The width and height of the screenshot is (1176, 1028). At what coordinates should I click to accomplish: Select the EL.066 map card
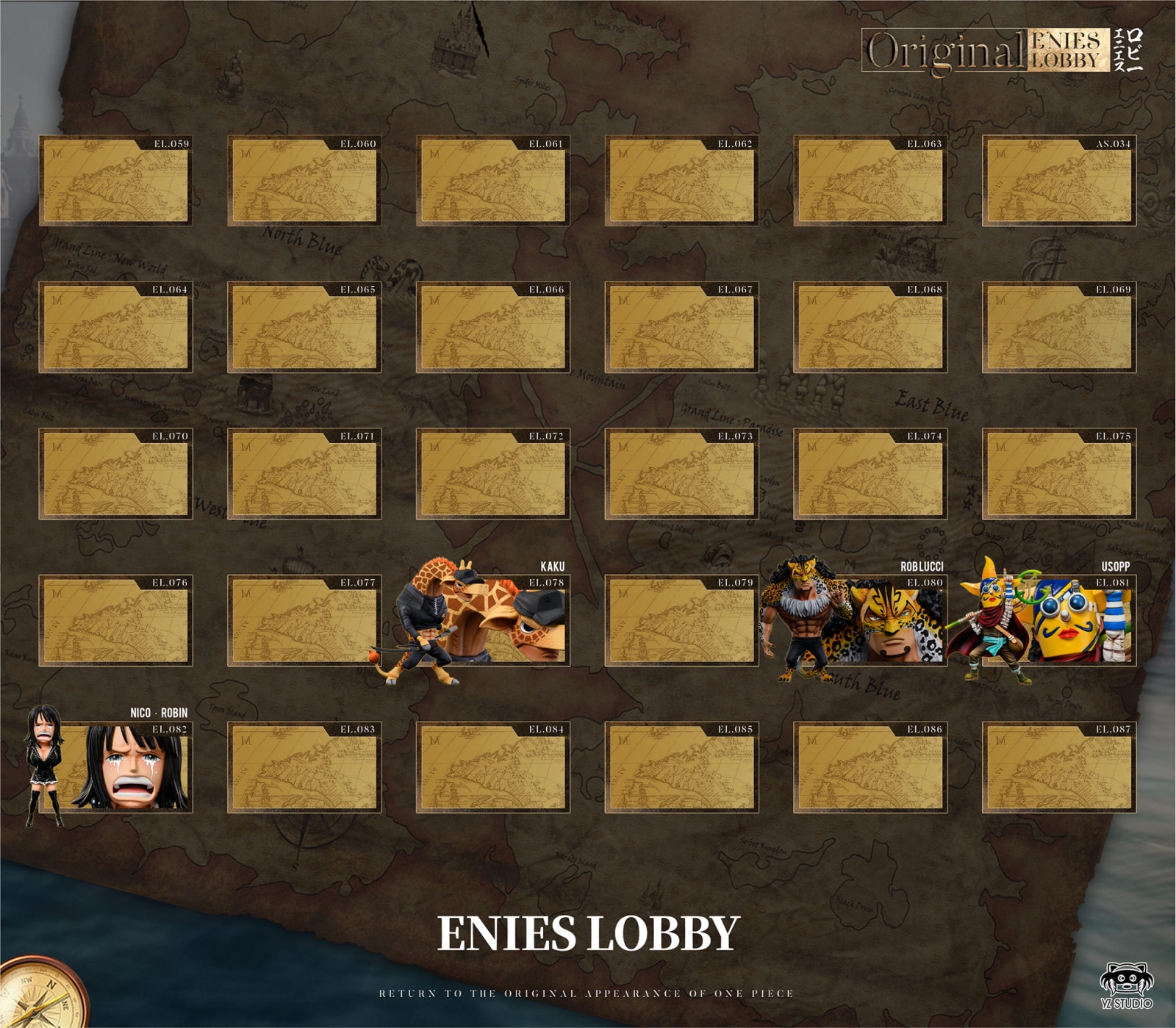(492, 327)
